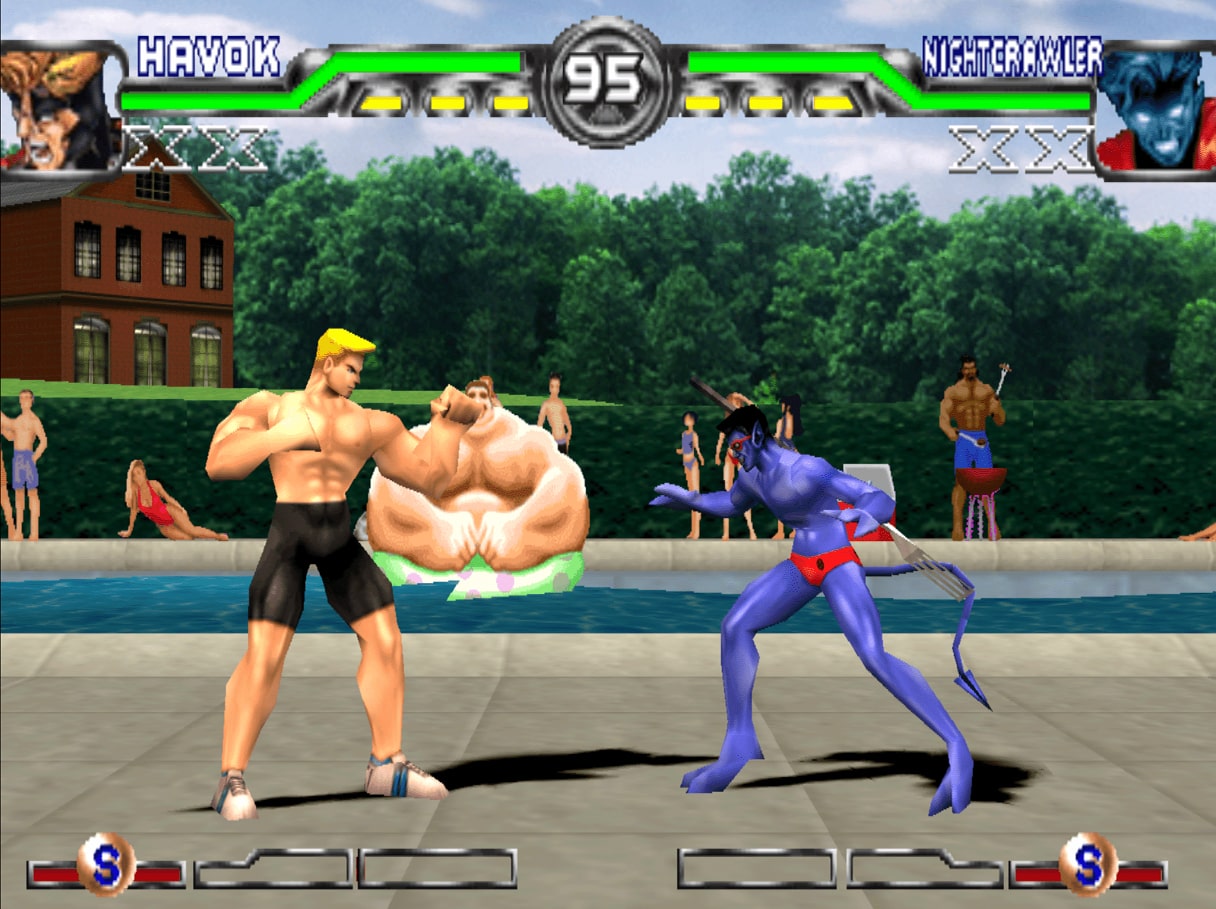Select Nightcrawler's blue face portrait
This screenshot has width=1216, height=909.
[x=1157, y=108]
